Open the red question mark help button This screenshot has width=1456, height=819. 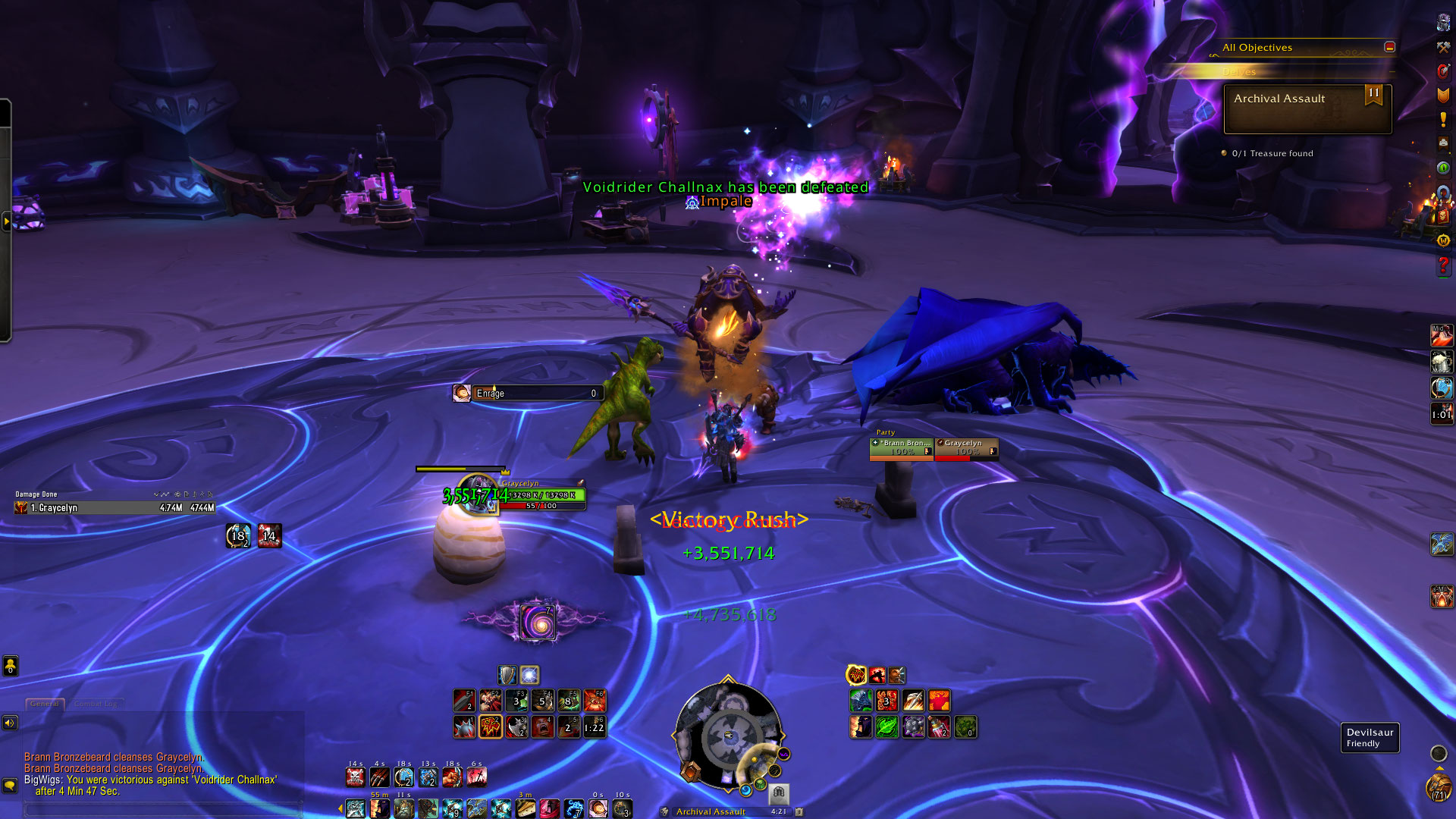point(1442,266)
